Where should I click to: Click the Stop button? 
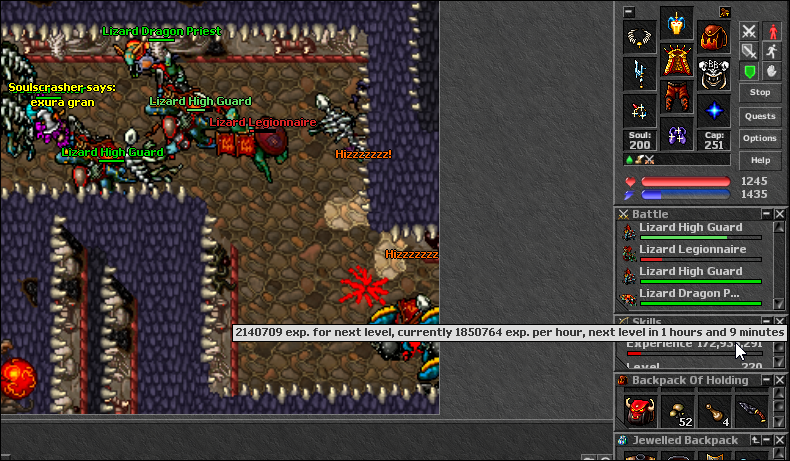click(x=760, y=93)
